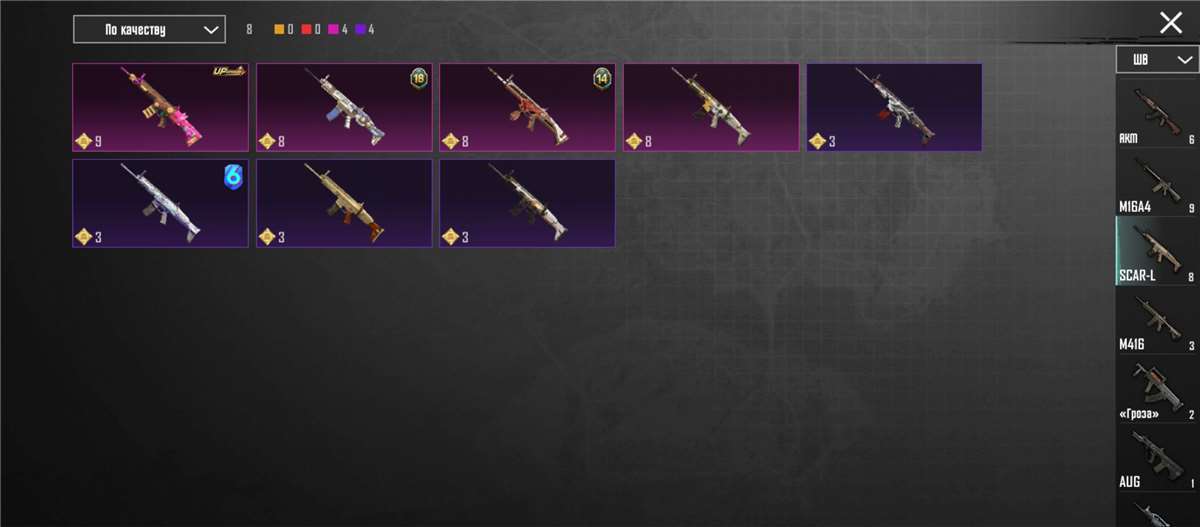1200x527 pixels.
Task: Select the silver skin with blue 6 badge
Action: (x=161, y=203)
